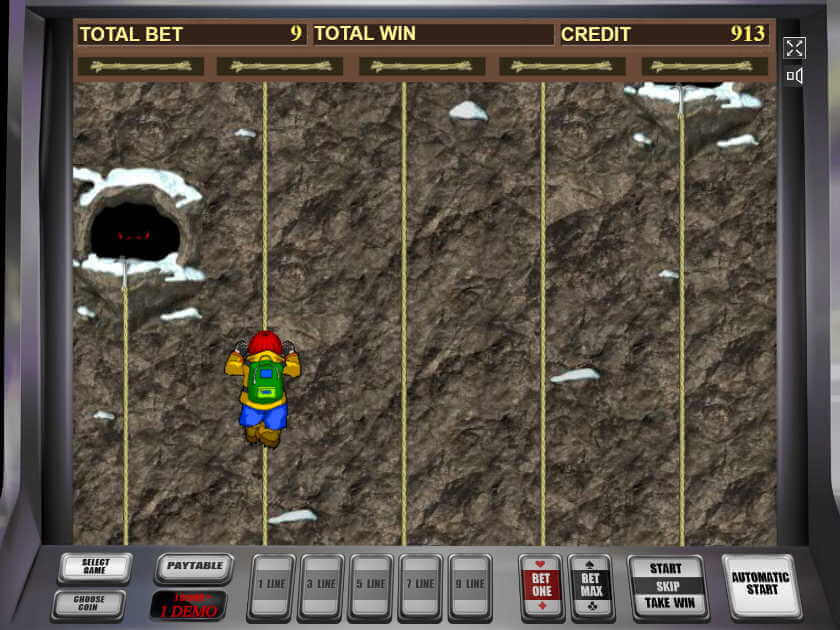This screenshot has width=840, height=630.
Task: Select the 9 Line button
Action: [x=470, y=585]
